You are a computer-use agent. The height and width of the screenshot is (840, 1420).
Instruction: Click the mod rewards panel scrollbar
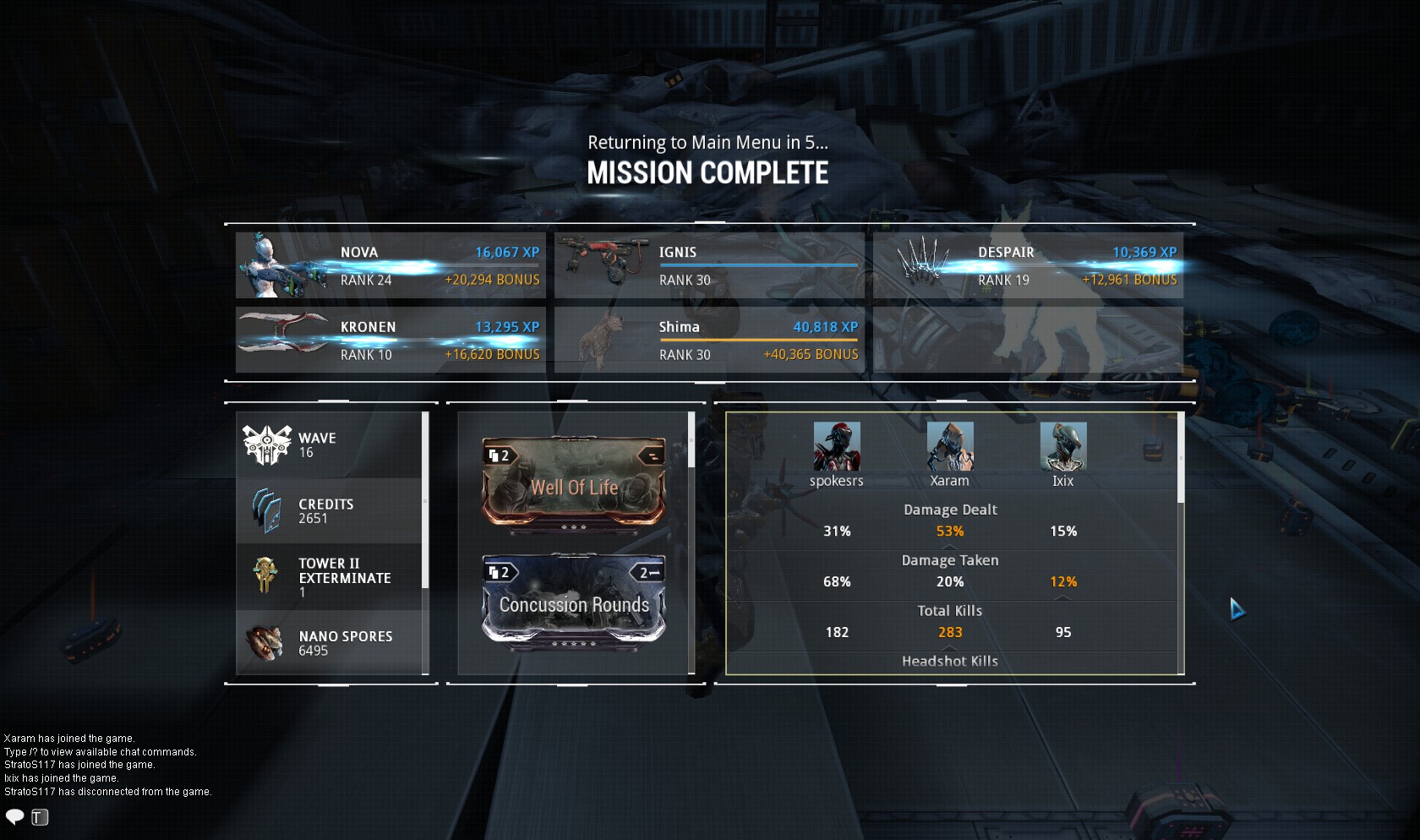tap(691, 440)
